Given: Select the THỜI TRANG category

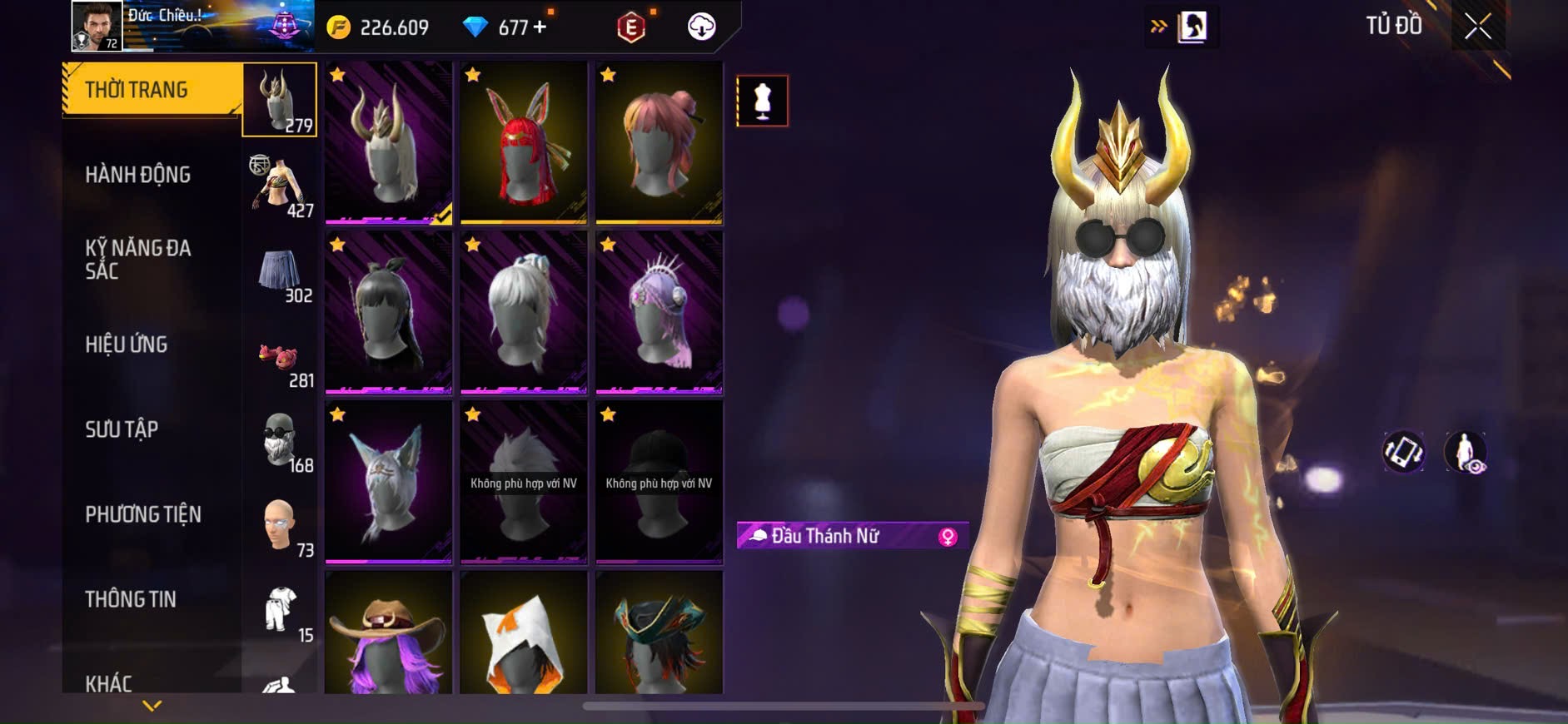Looking at the screenshot, I should pyautogui.click(x=152, y=90).
